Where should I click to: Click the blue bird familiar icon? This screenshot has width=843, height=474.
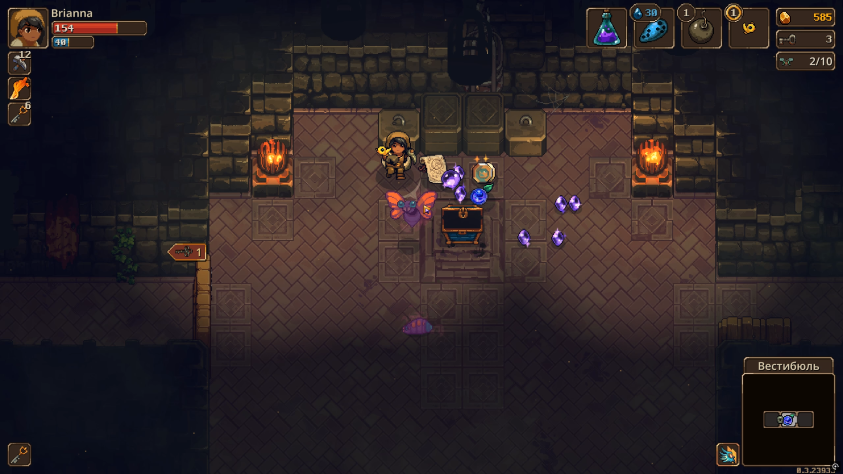click(x=728, y=455)
